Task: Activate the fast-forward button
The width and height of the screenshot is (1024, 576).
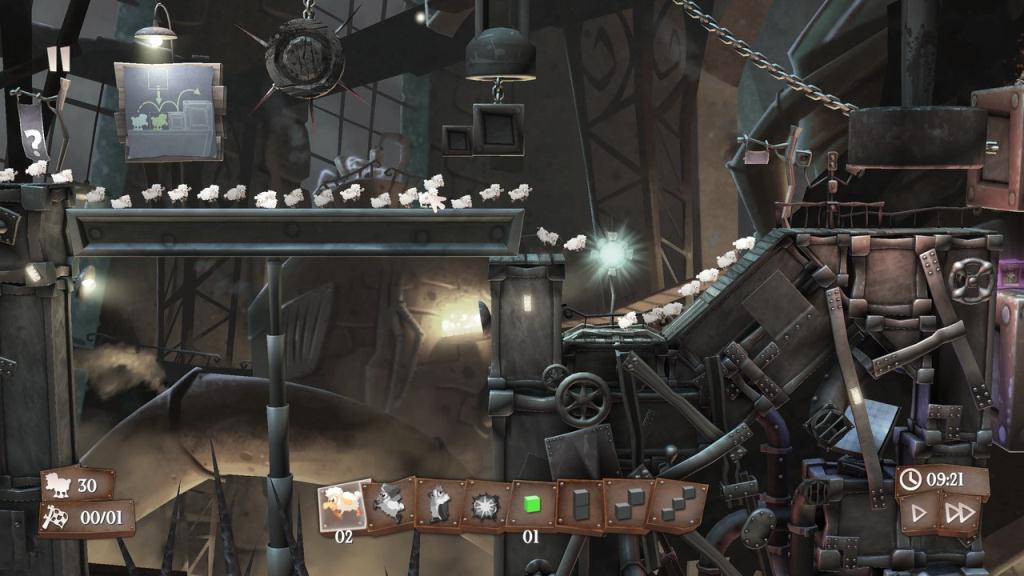Action: click(x=959, y=515)
